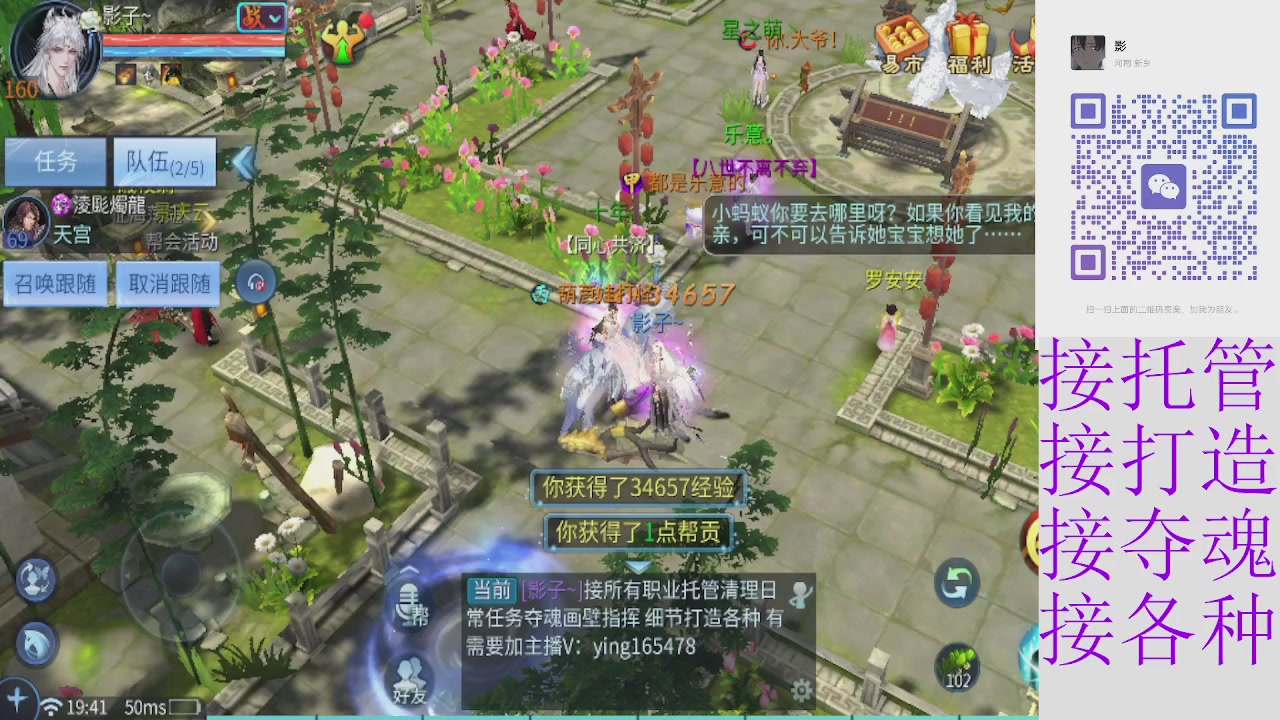Expand the 战 battle mode dropdown
The height and width of the screenshot is (720, 1280).
pos(263,18)
